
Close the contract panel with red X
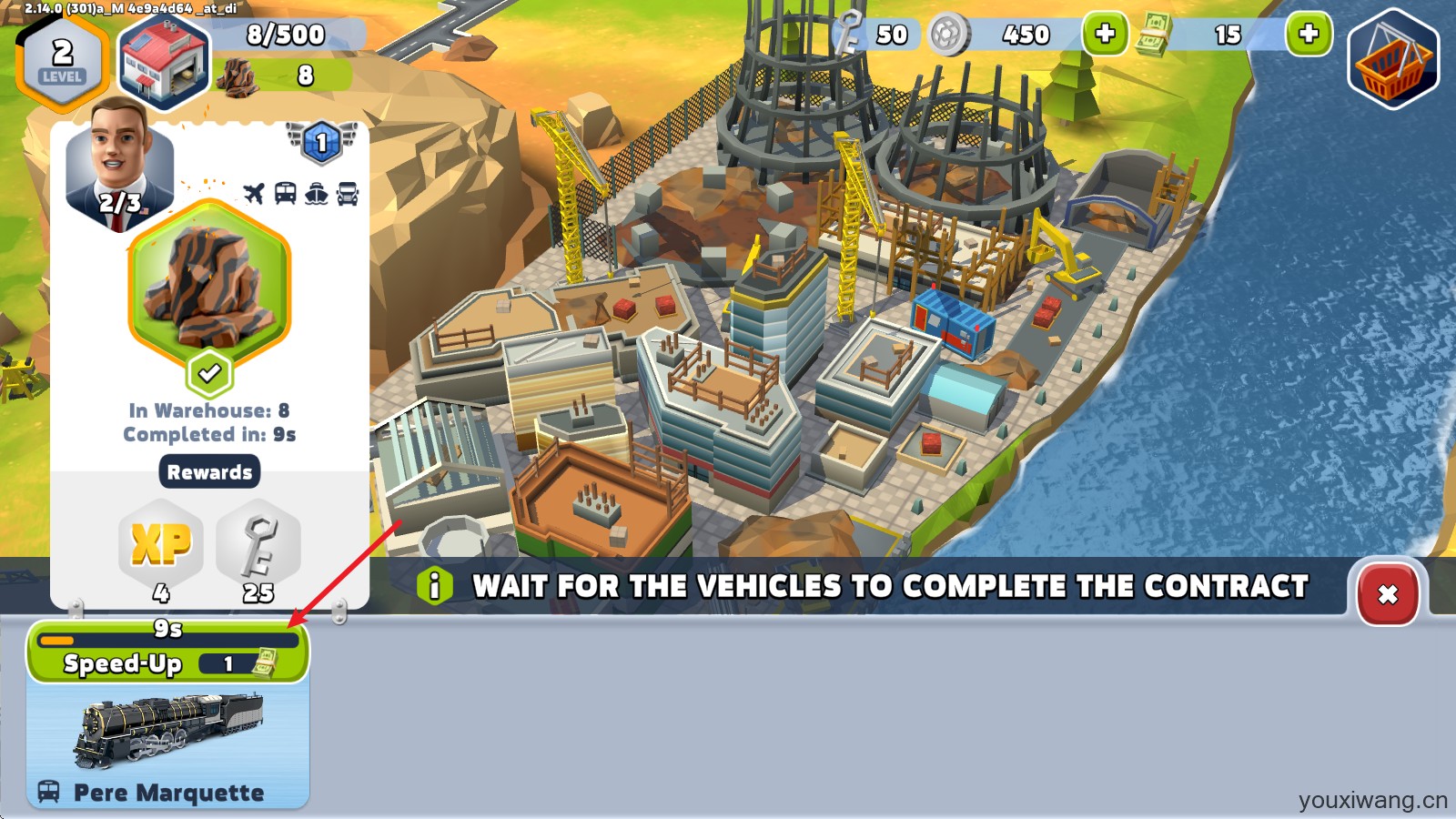coord(1387,594)
